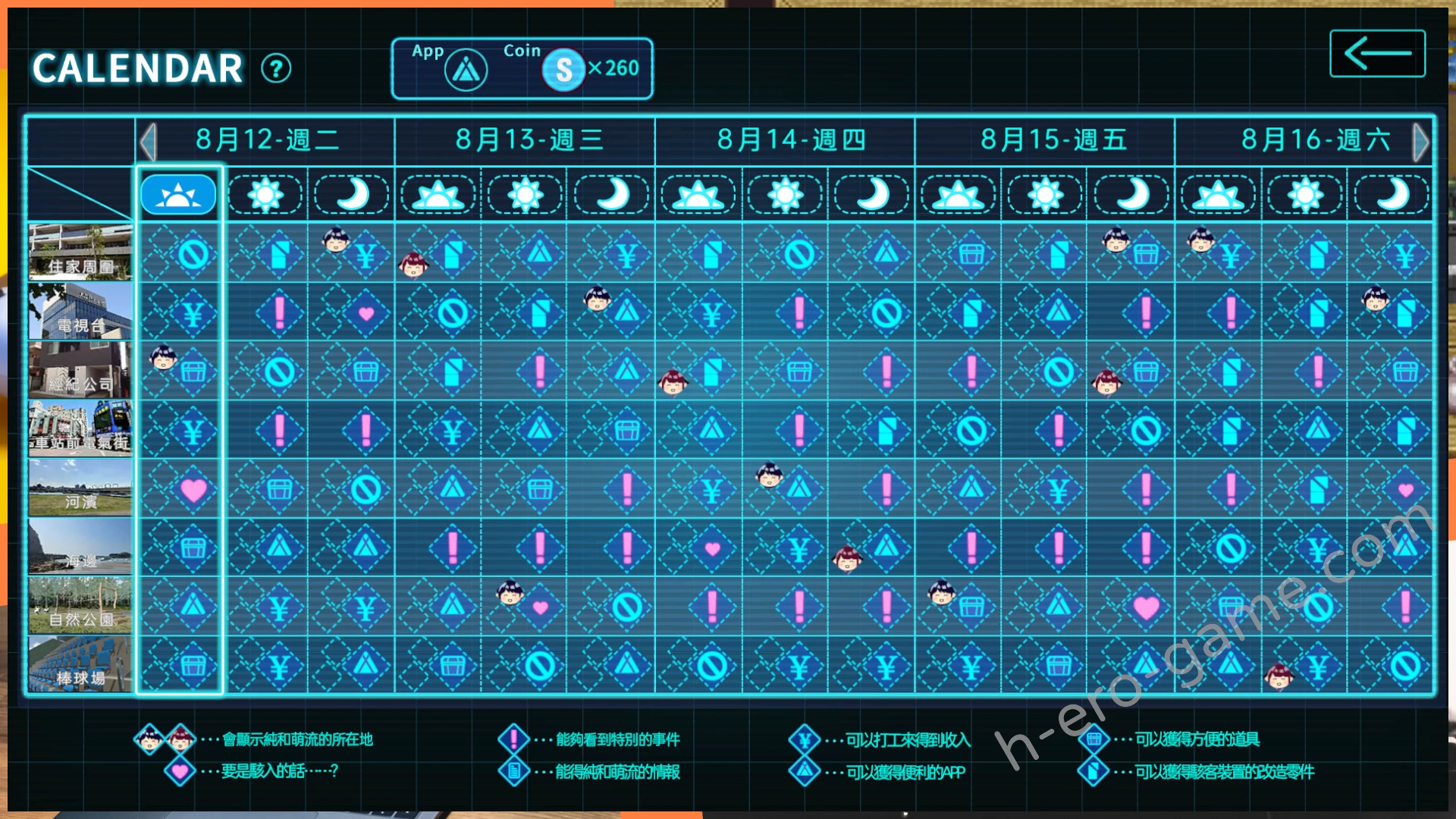Show previous days with the left arrow
The image size is (1456, 819).
[x=148, y=142]
